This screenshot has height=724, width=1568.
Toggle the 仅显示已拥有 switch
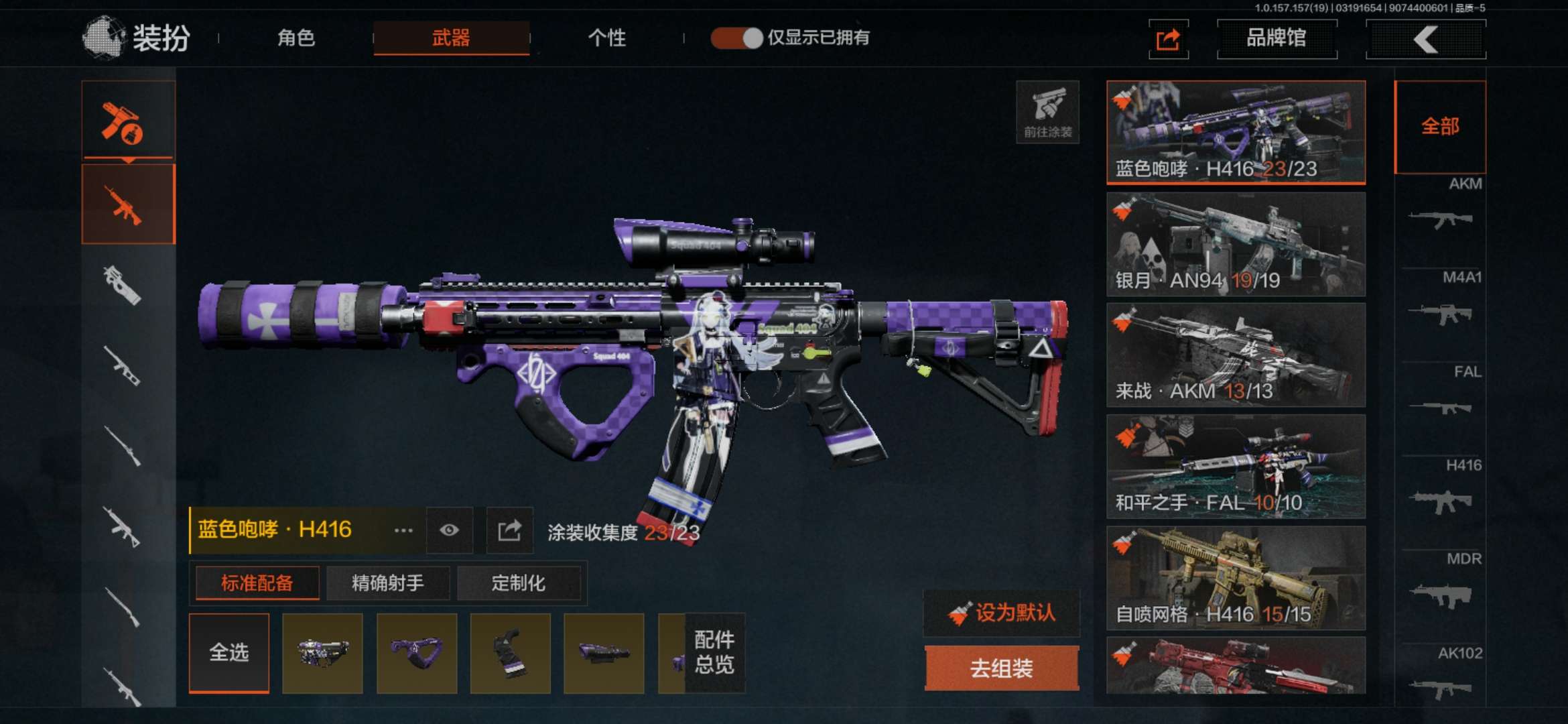point(736,38)
